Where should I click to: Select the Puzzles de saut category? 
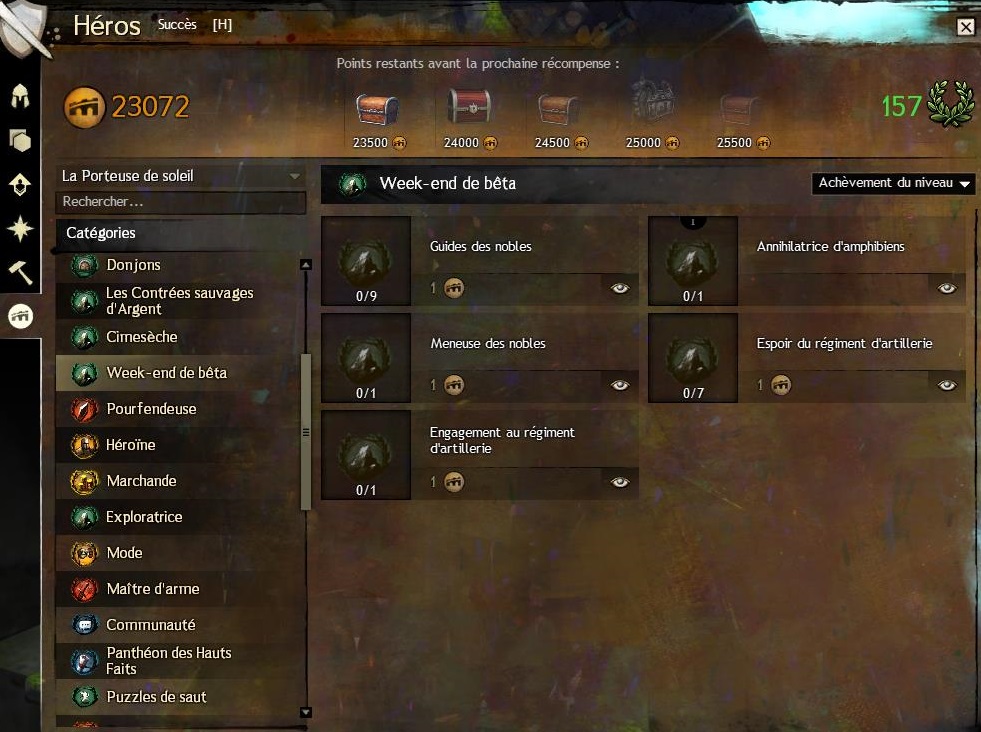coord(156,697)
